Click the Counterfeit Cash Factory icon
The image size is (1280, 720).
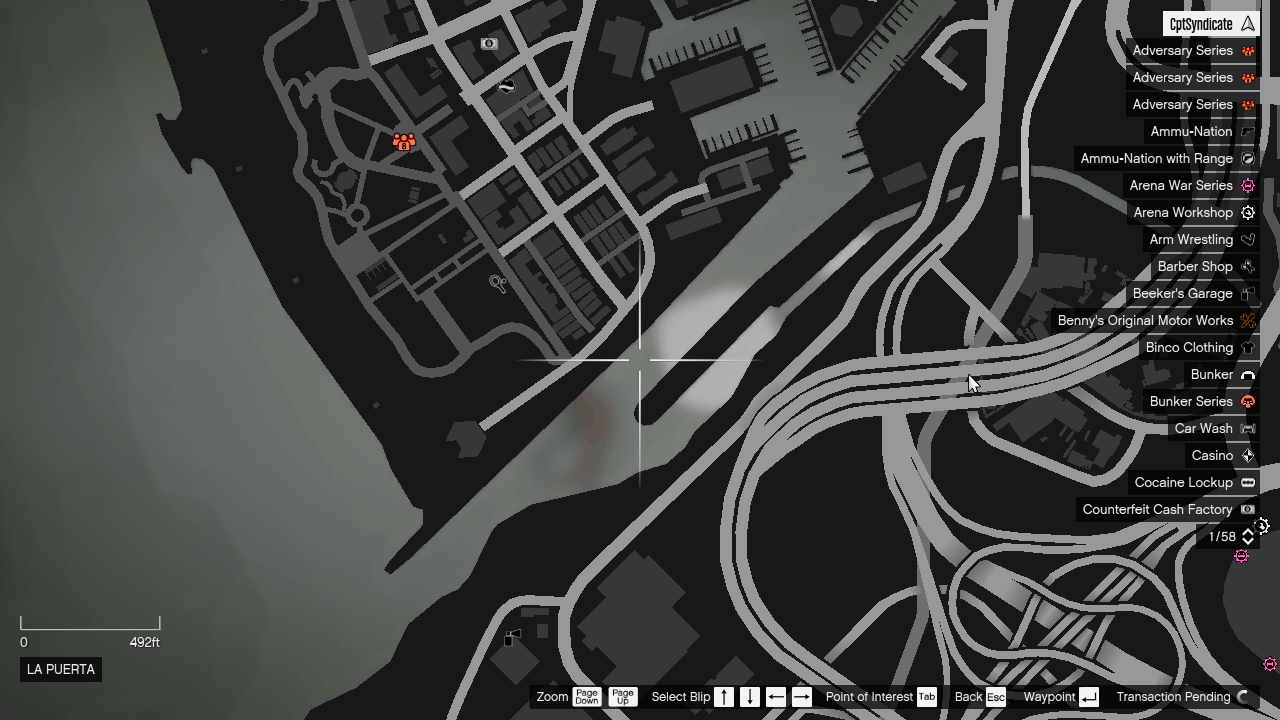[1247, 509]
